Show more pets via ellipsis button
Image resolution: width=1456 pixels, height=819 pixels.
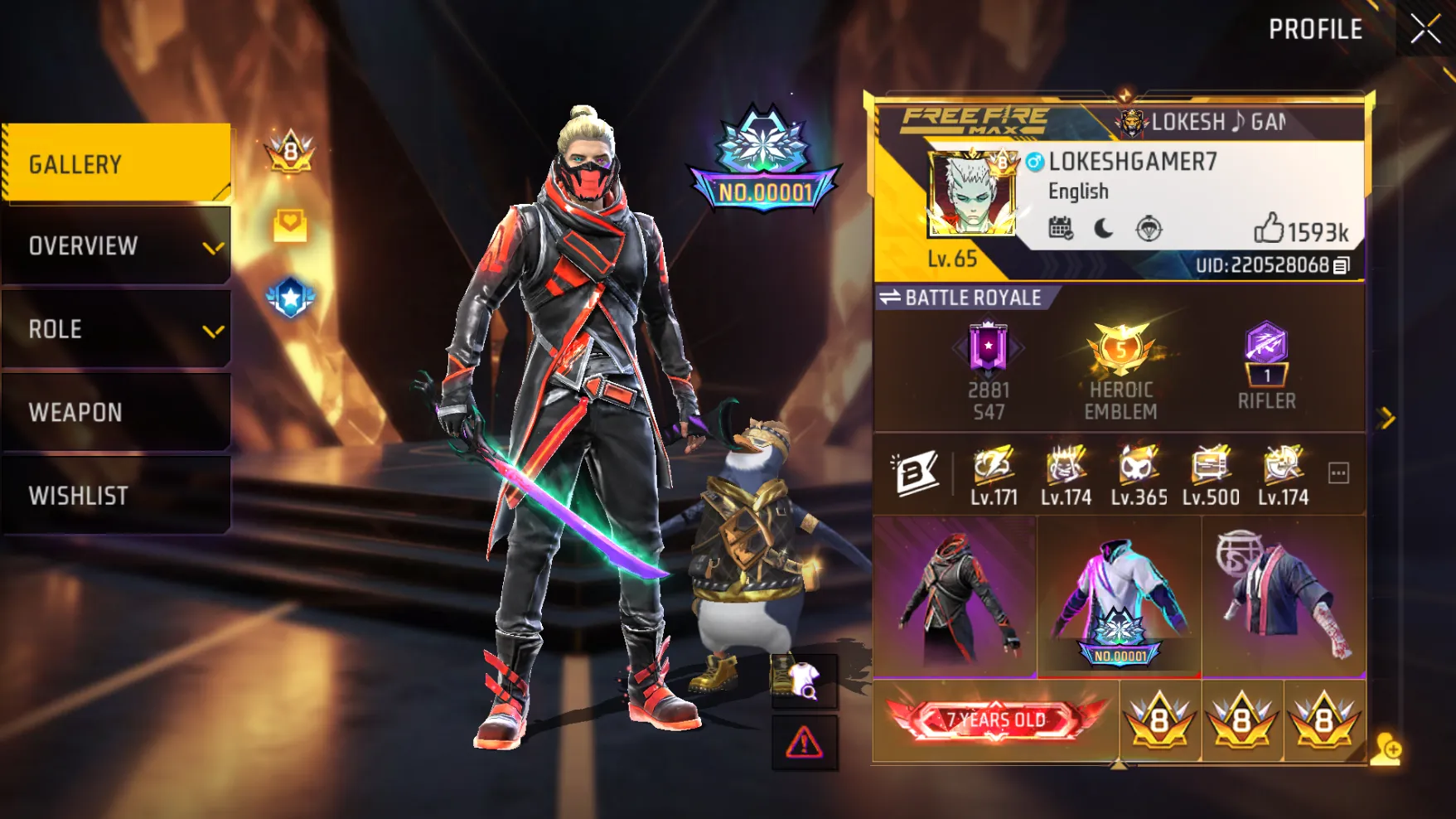[1338, 473]
